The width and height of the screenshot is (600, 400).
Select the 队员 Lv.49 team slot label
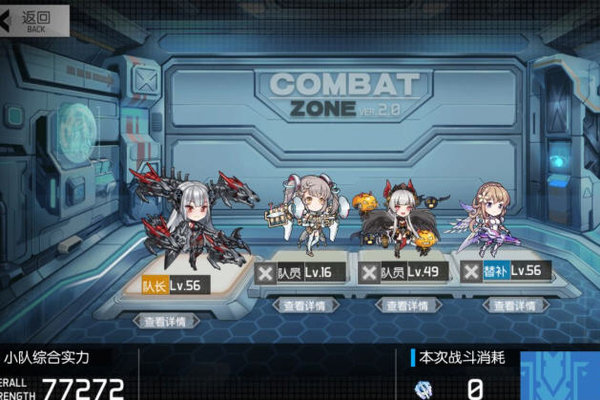(414, 272)
